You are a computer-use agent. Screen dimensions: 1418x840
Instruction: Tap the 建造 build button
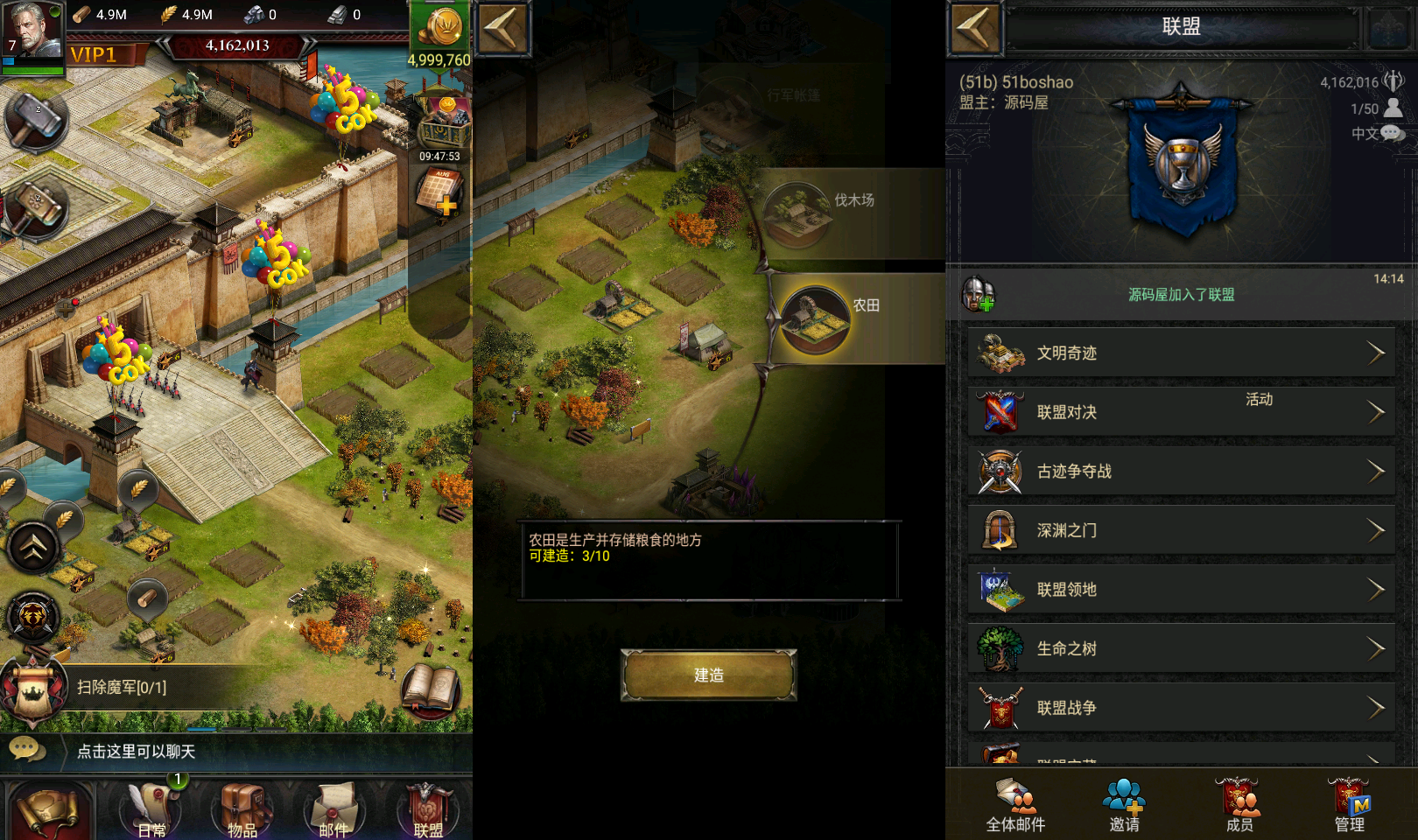coord(707,675)
